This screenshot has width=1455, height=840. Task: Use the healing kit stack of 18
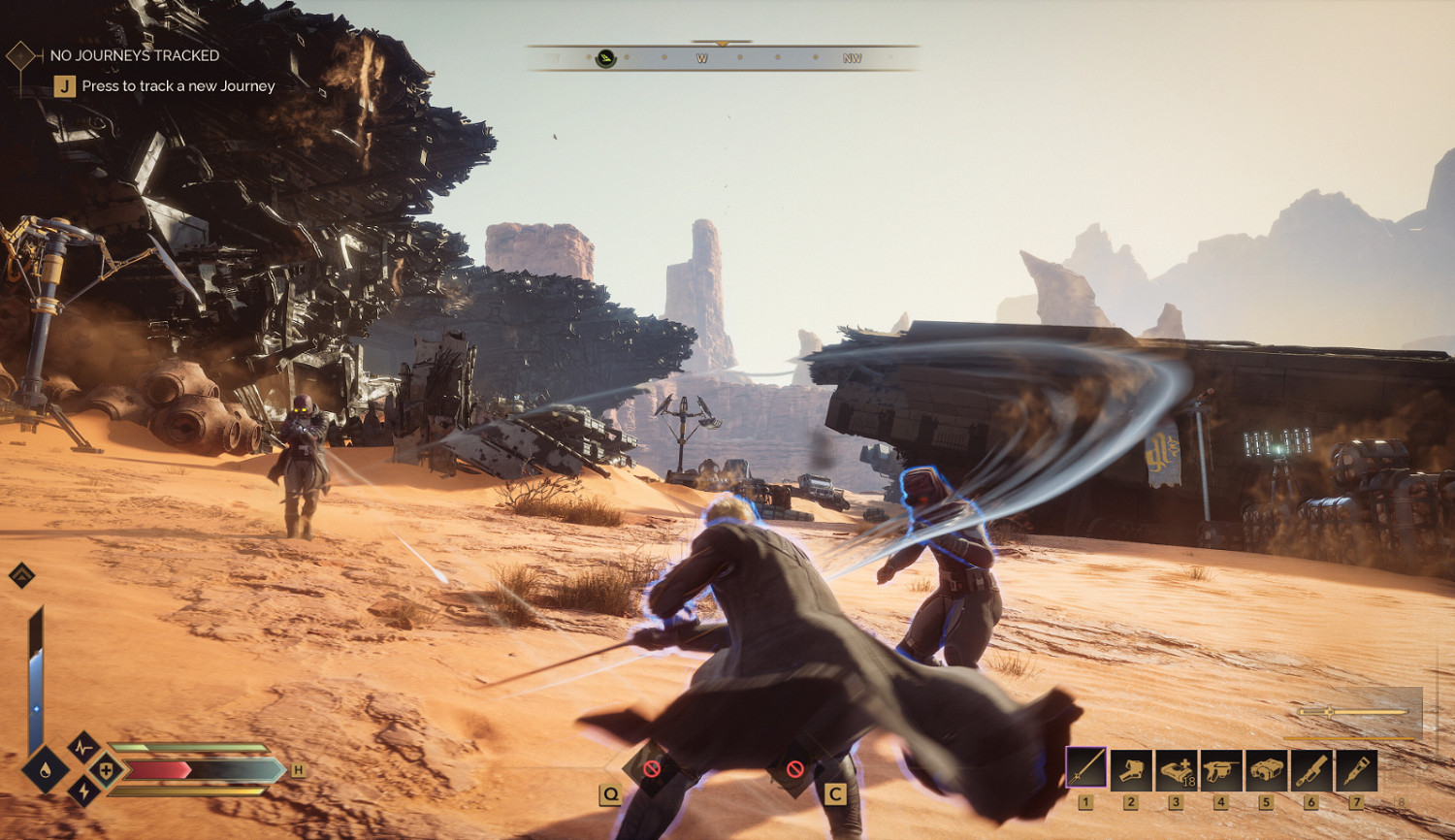point(1177,769)
